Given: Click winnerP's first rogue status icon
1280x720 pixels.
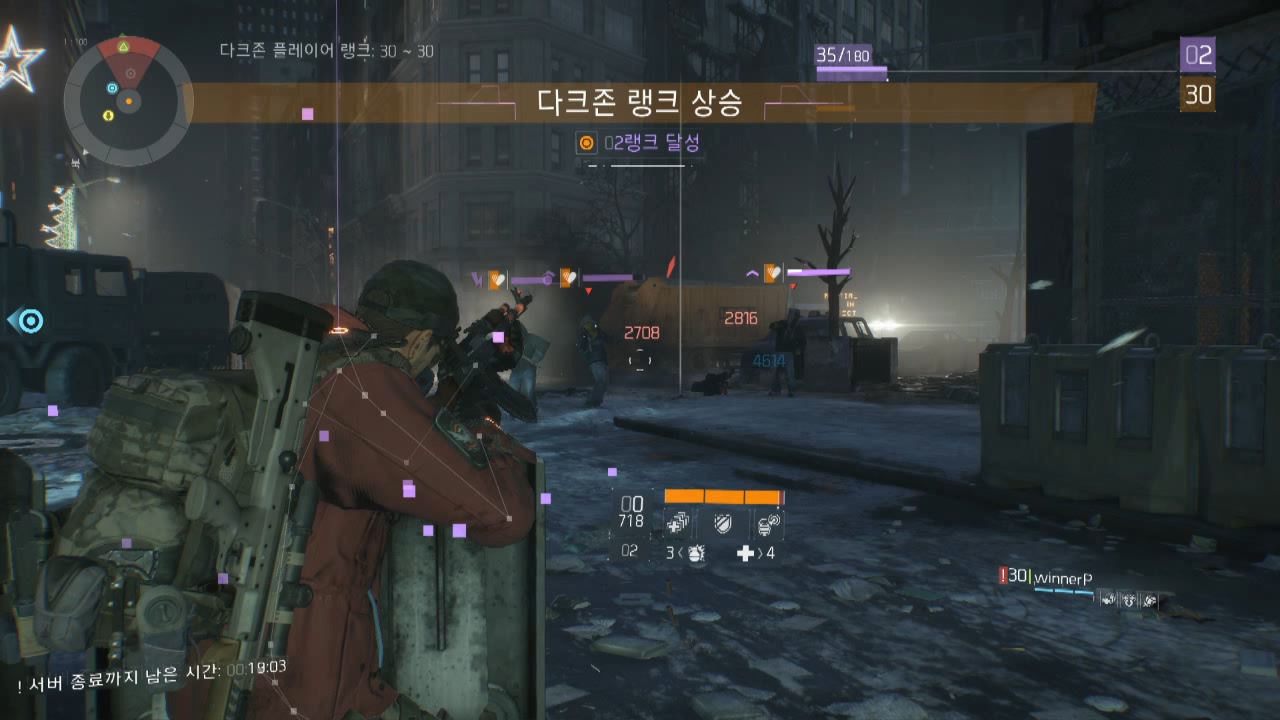Looking at the screenshot, I should coord(1108,601).
